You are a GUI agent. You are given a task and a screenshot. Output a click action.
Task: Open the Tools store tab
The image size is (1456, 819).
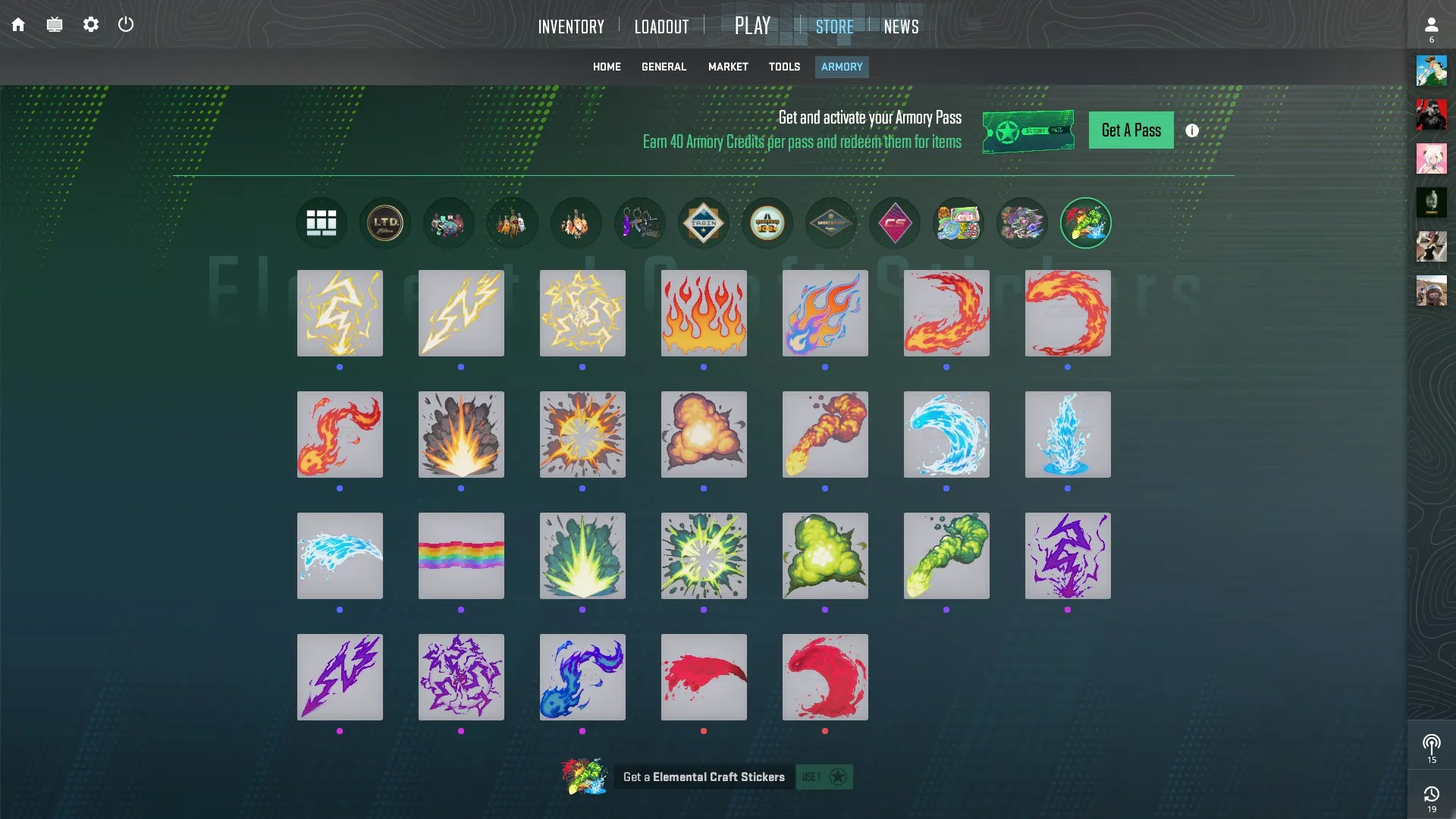tap(784, 67)
